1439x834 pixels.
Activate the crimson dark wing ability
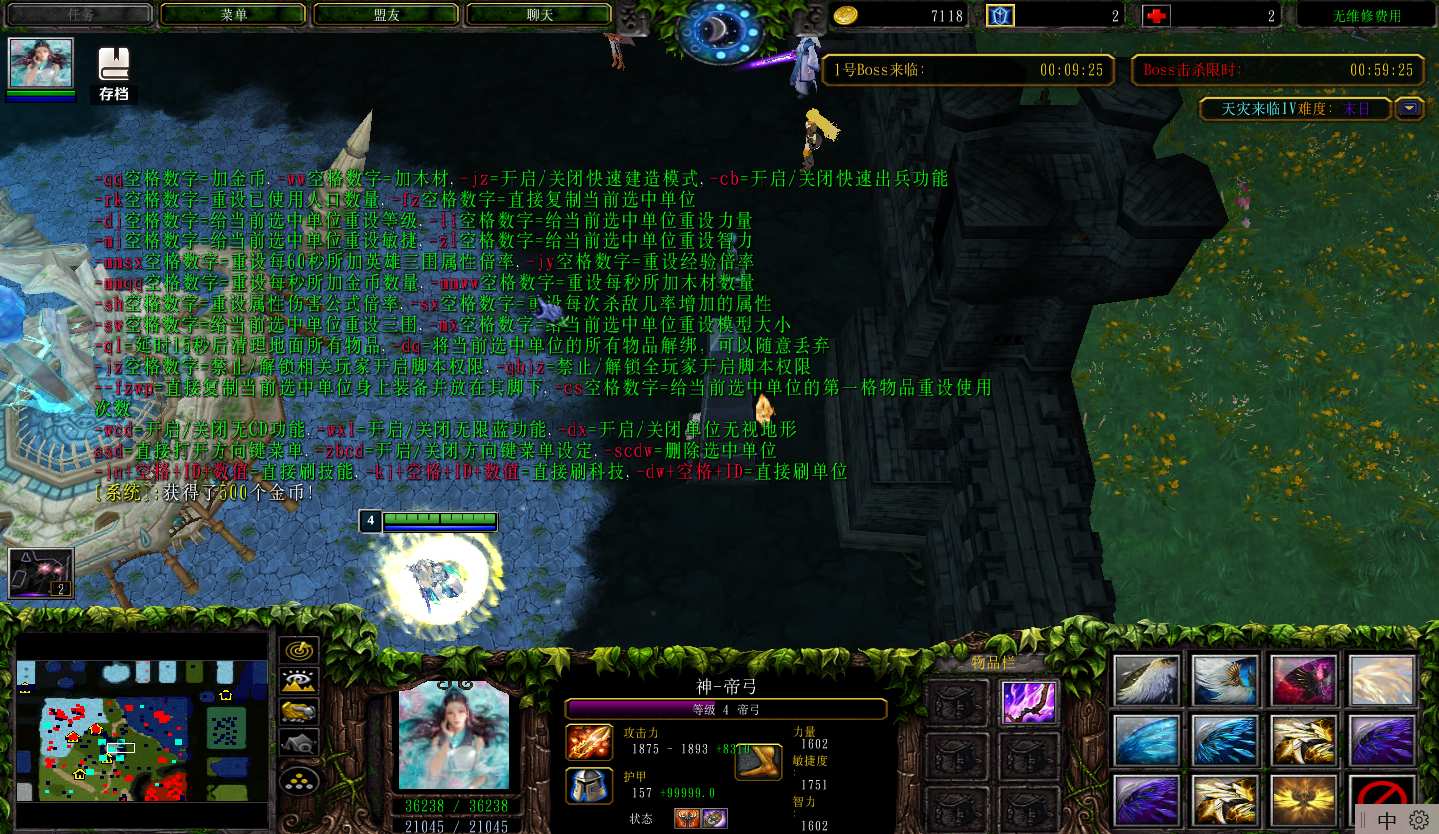pos(1303,681)
